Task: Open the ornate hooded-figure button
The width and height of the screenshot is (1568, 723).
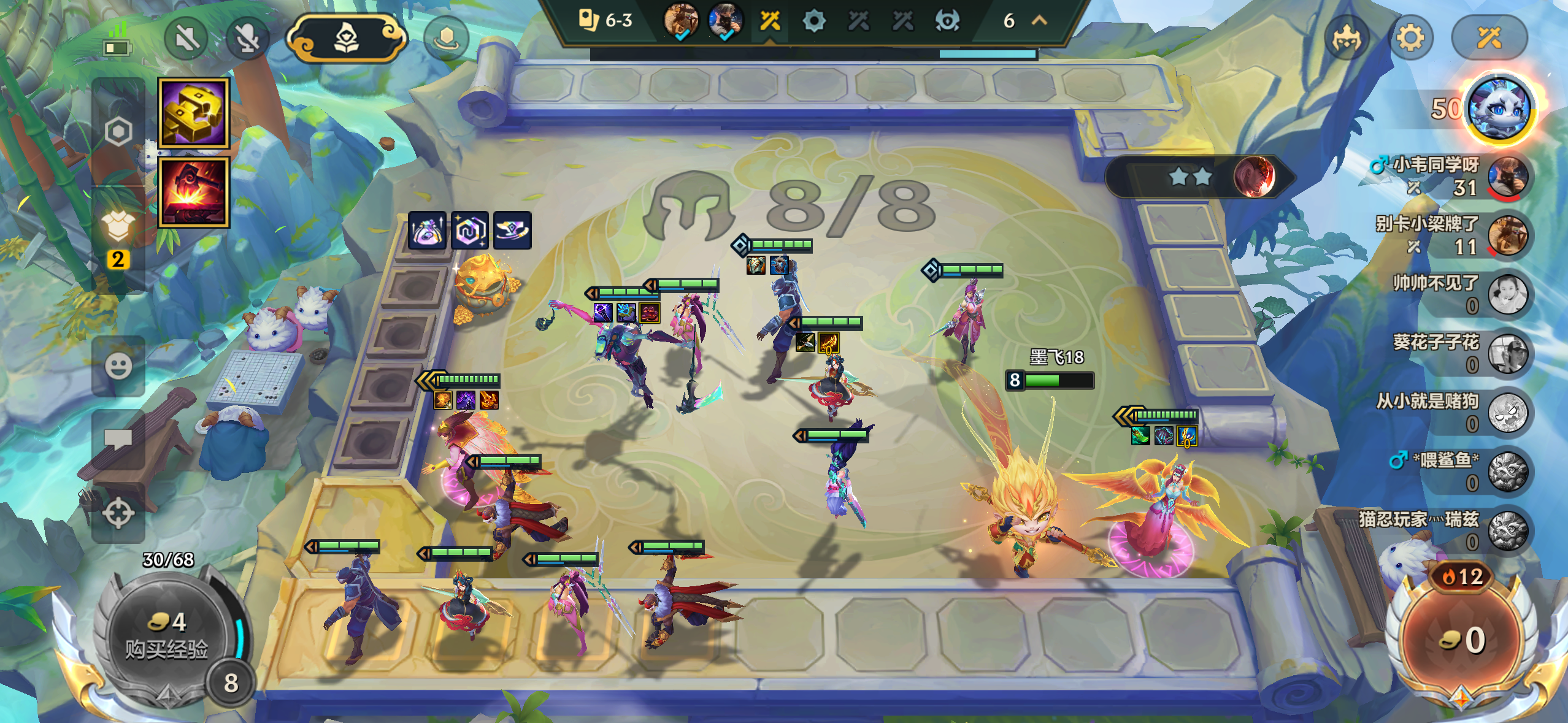Action: pyautogui.click(x=347, y=39)
